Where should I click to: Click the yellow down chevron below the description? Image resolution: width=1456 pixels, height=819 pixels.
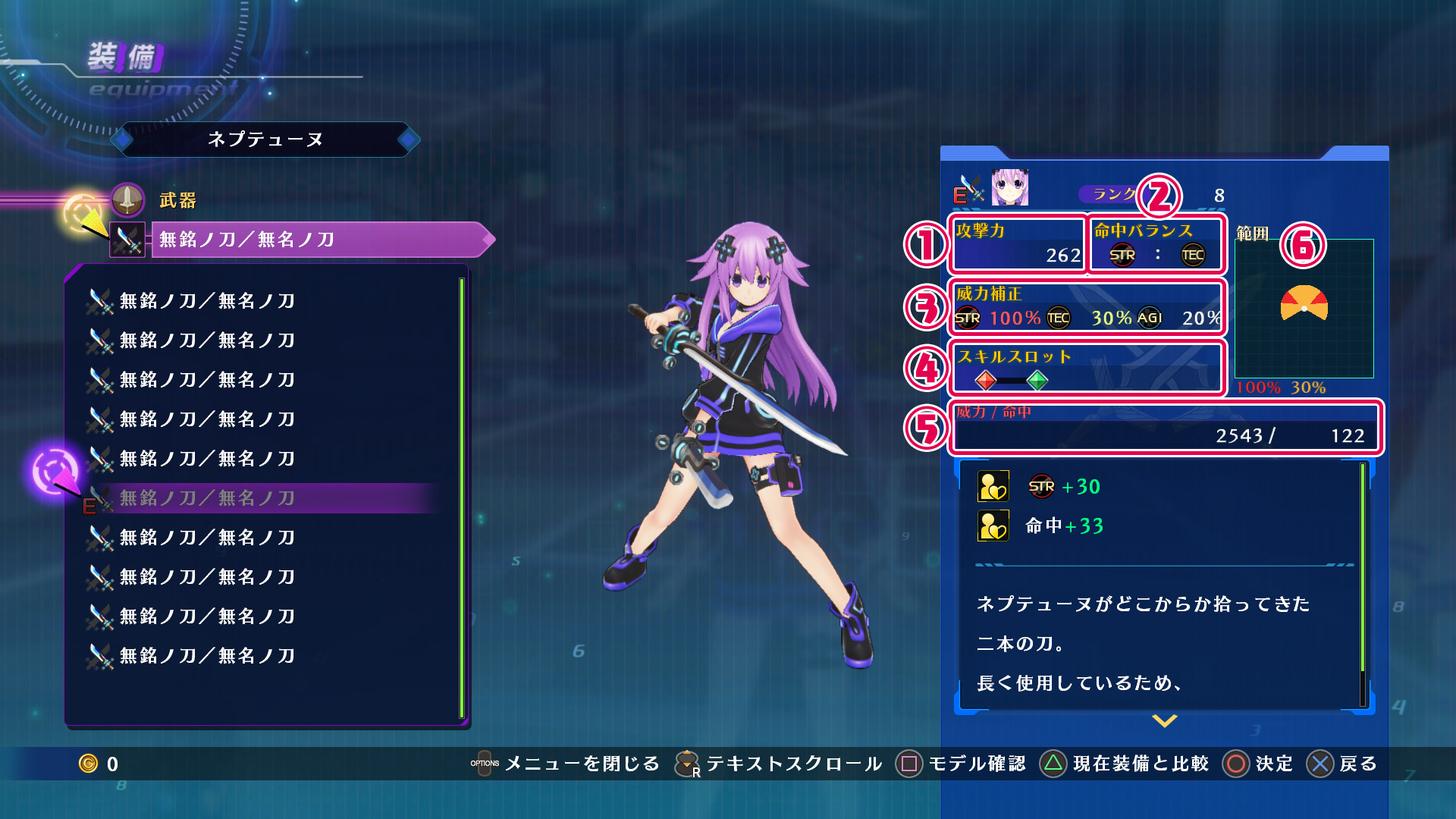point(1164,720)
